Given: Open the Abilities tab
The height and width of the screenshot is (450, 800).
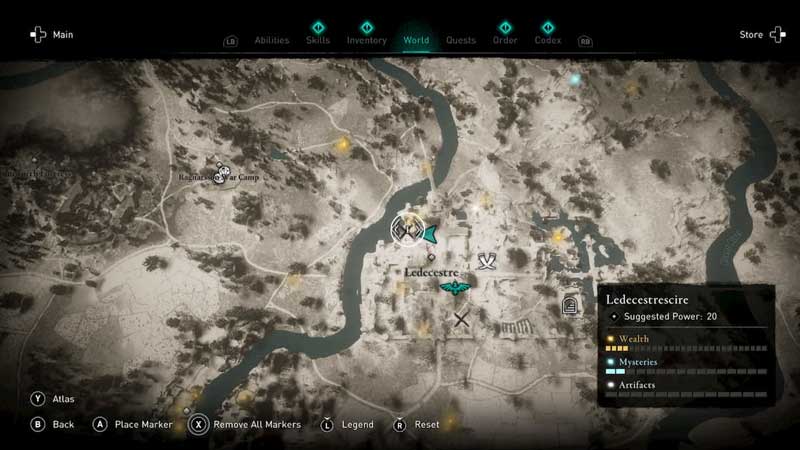Looking at the screenshot, I should click(272, 41).
